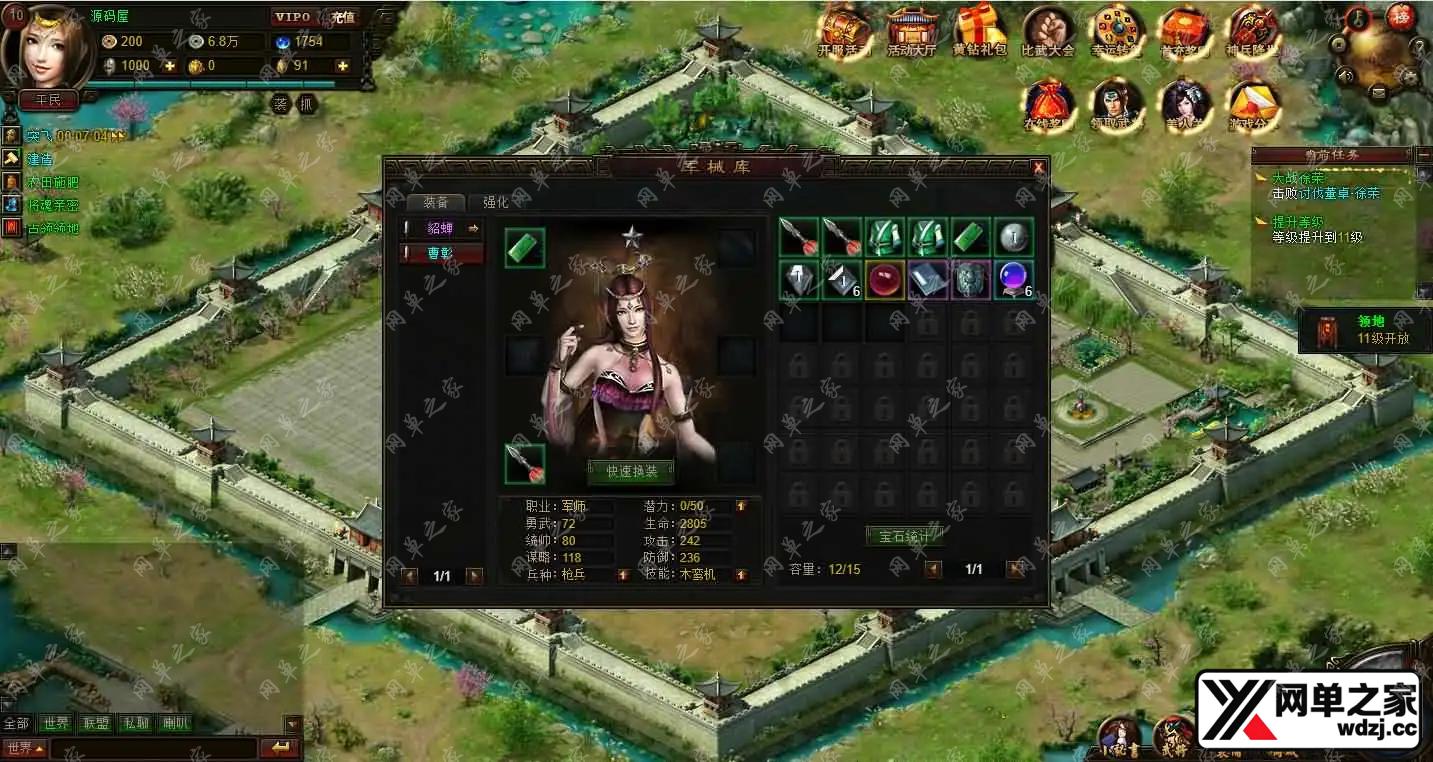
Task: Click the 充值 recharge button
Action: point(344,17)
